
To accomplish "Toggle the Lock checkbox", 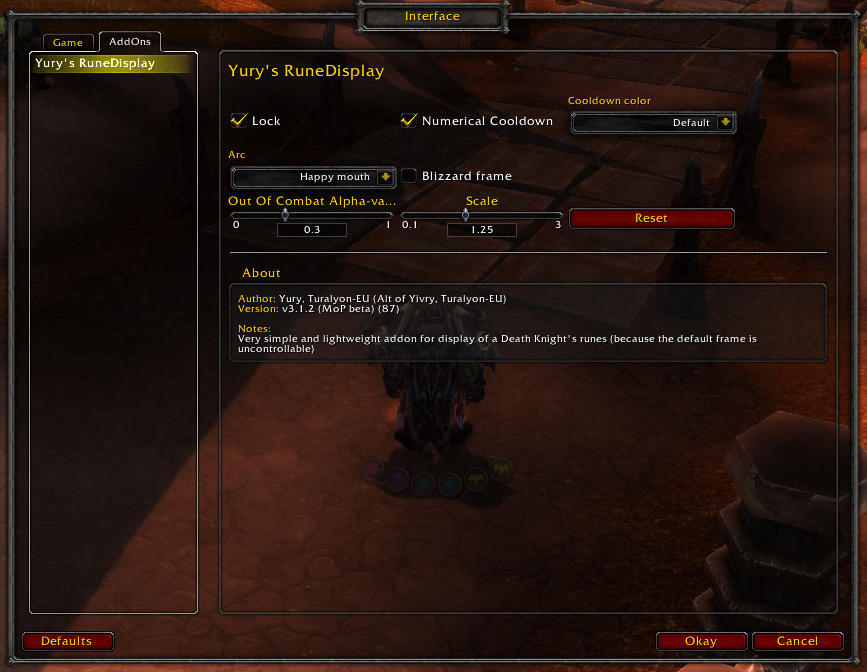I will click(239, 121).
